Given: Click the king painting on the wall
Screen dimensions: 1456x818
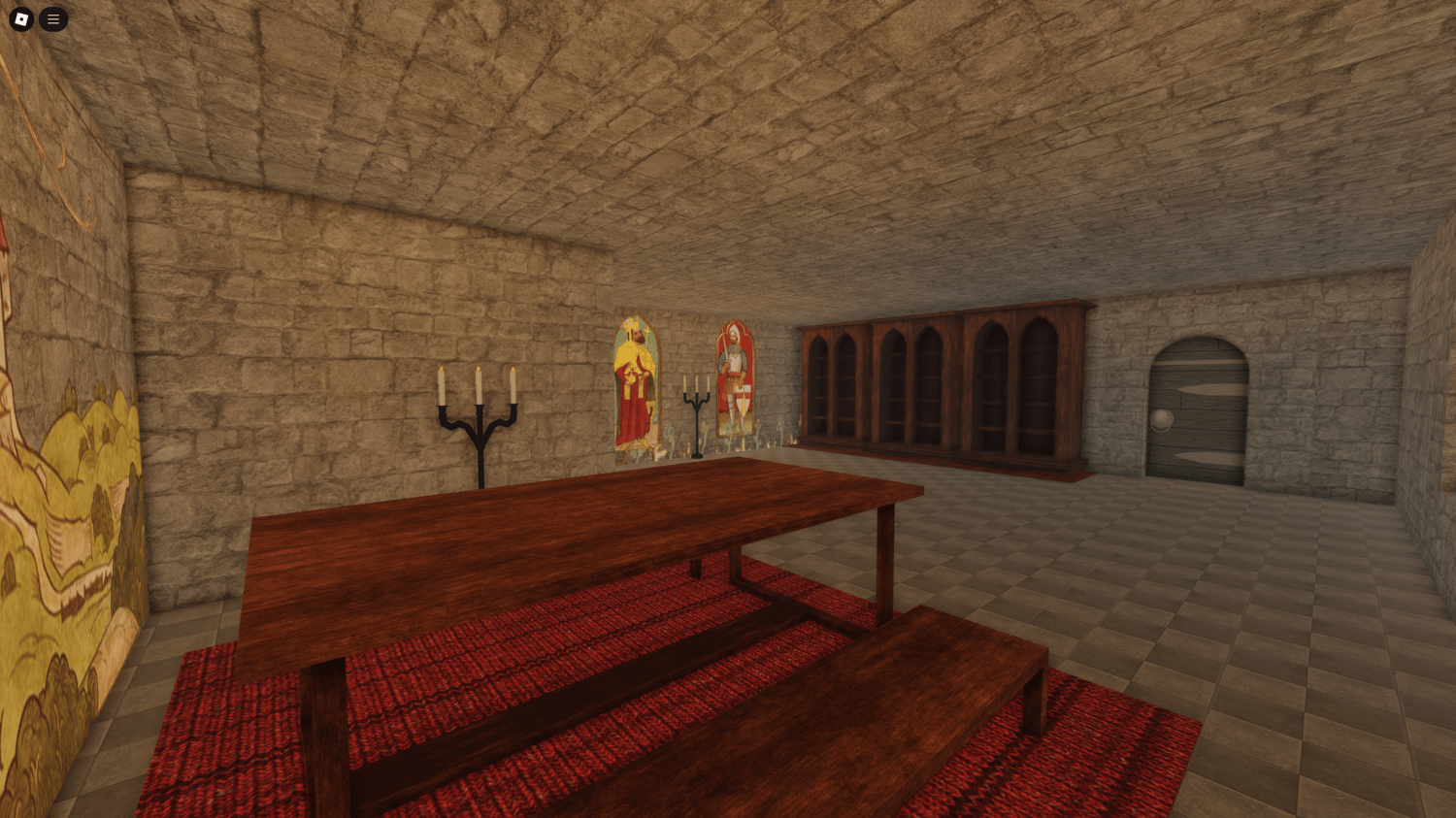Looking at the screenshot, I should click(635, 378).
